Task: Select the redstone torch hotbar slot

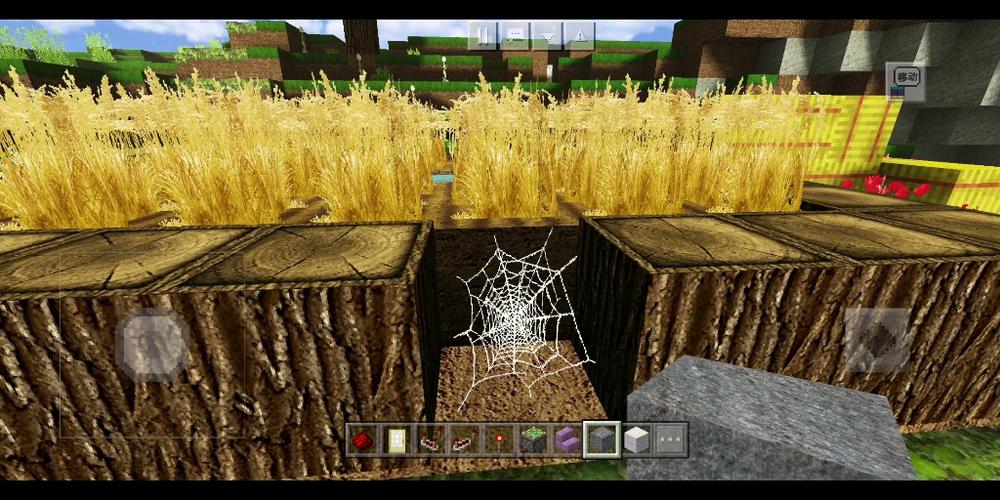Action: tap(497, 438)
